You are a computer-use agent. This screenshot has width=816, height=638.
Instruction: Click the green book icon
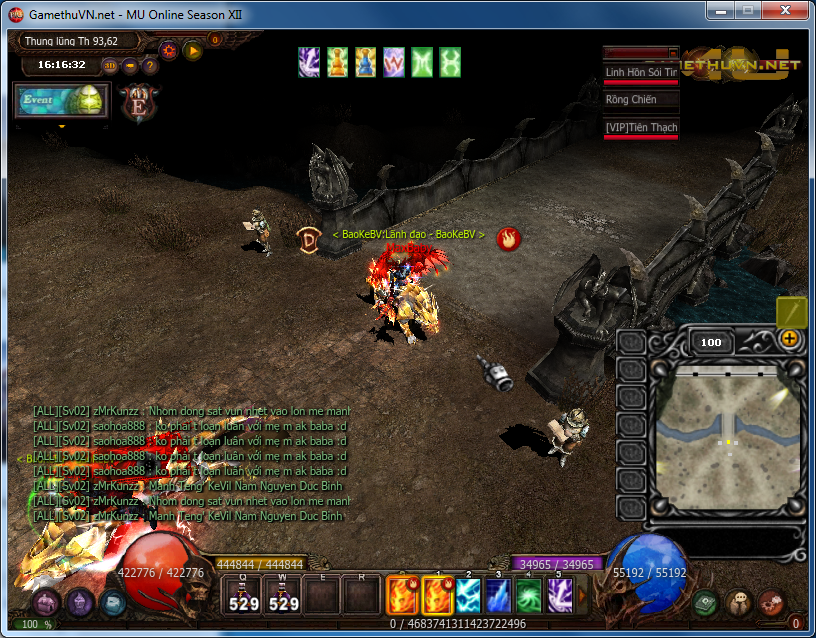(707, 603)
